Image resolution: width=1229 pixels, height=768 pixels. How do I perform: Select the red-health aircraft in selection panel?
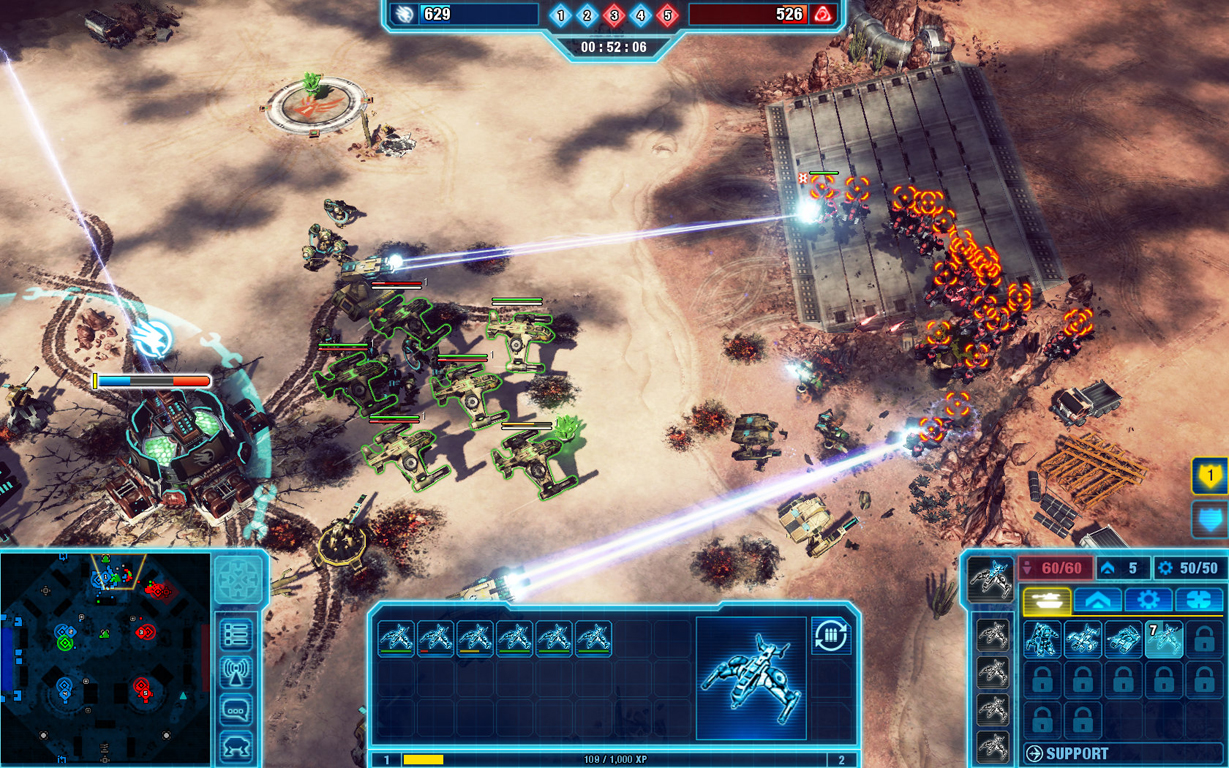pyautogui.click(x=436, y=638)
